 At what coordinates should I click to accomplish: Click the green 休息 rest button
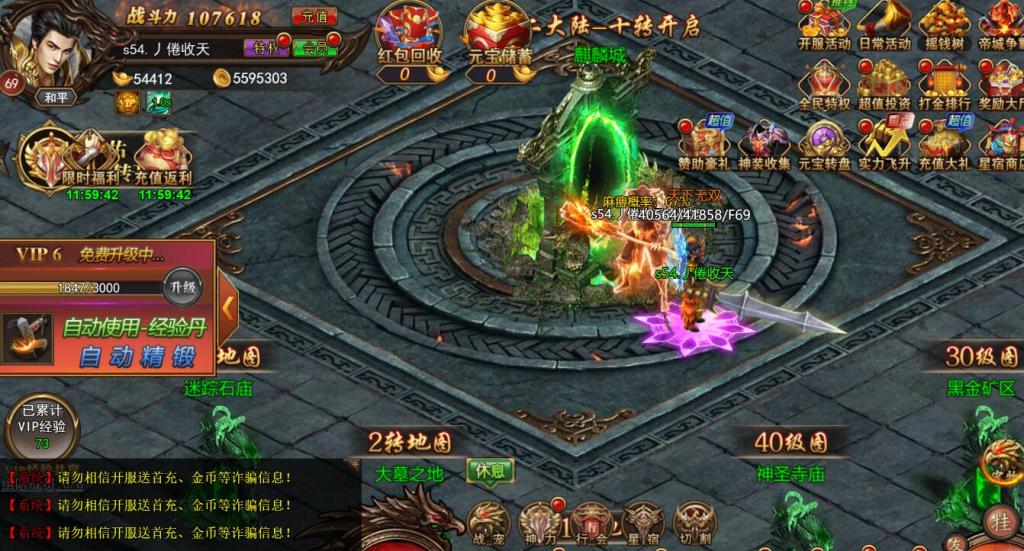(x=490, y=470)
